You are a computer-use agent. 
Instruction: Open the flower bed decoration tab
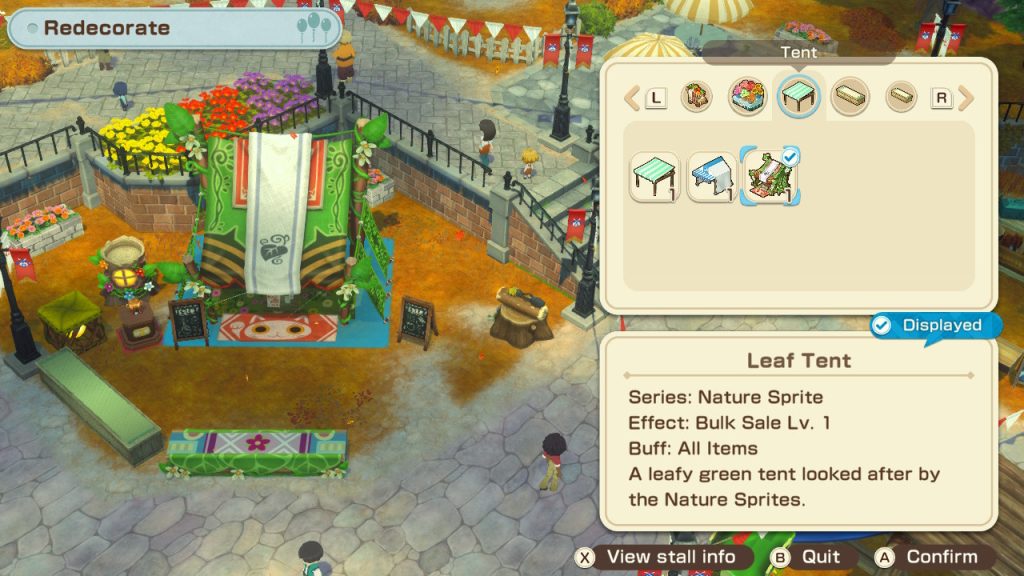[747, 97]
